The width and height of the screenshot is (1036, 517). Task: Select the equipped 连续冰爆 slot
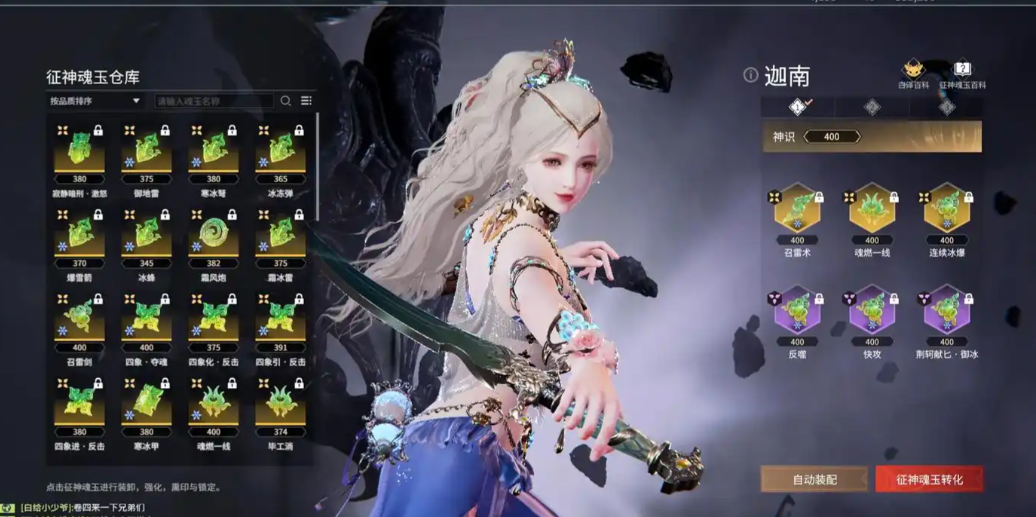click(x=946, y=210)
